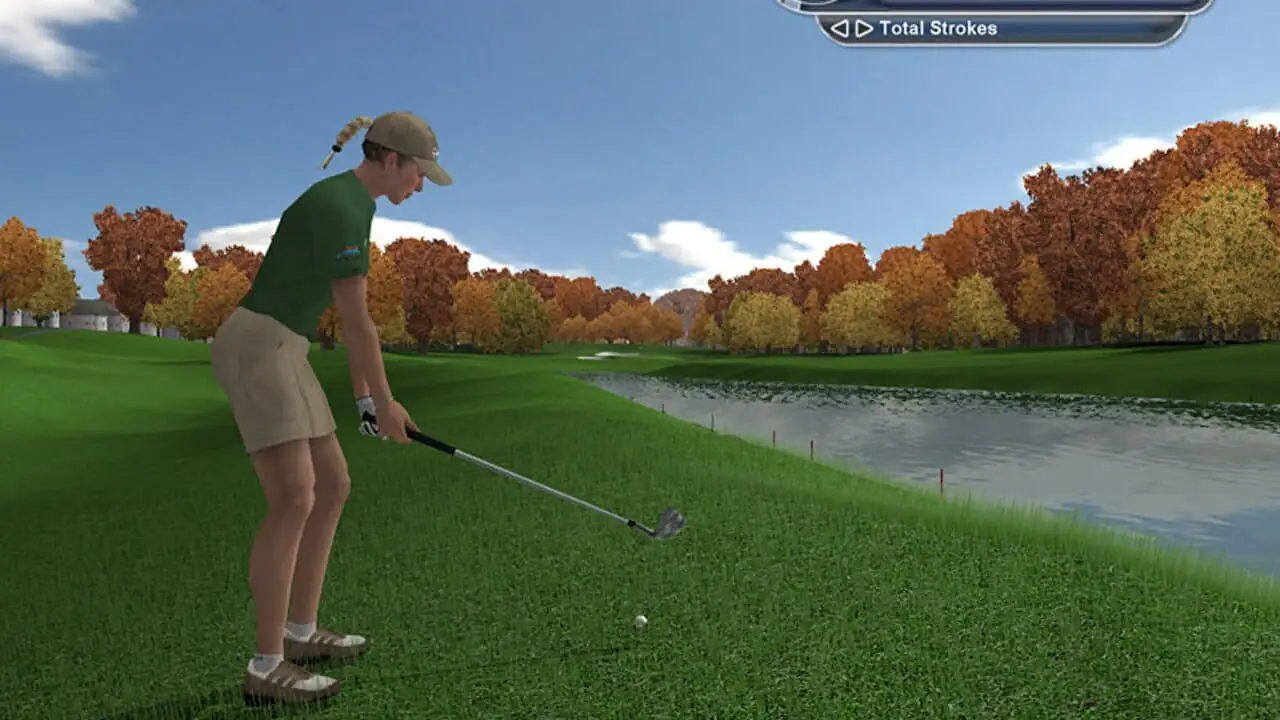1280x720 pixels.
Task: Click the left arrow beside Total Strokes
Action: (839, 29)
